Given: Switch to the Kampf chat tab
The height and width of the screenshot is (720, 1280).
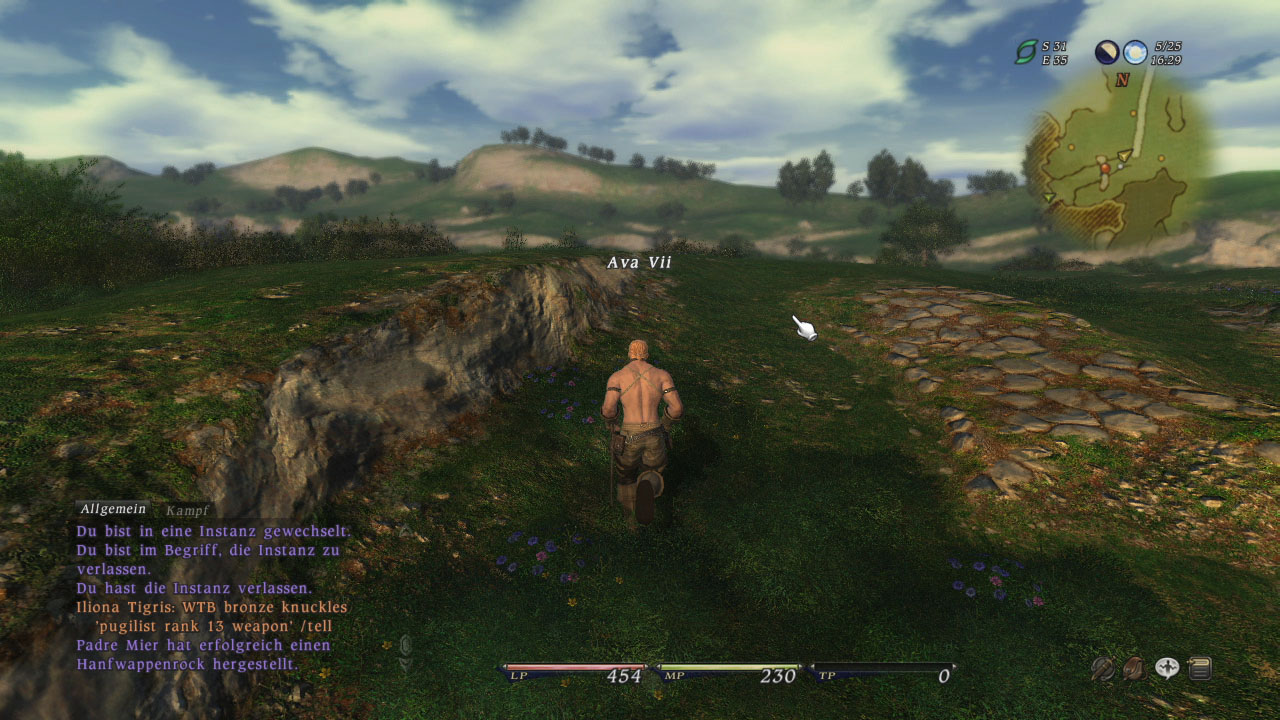Looking at the screenshot, I should [x=185, y=509].
